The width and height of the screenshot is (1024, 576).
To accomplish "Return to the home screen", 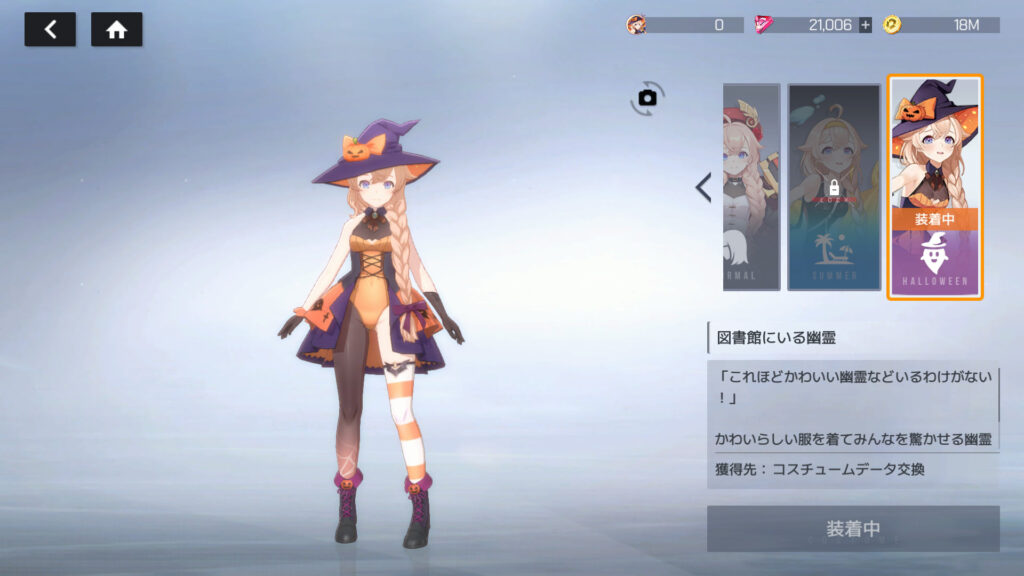I will coord(117,30).
